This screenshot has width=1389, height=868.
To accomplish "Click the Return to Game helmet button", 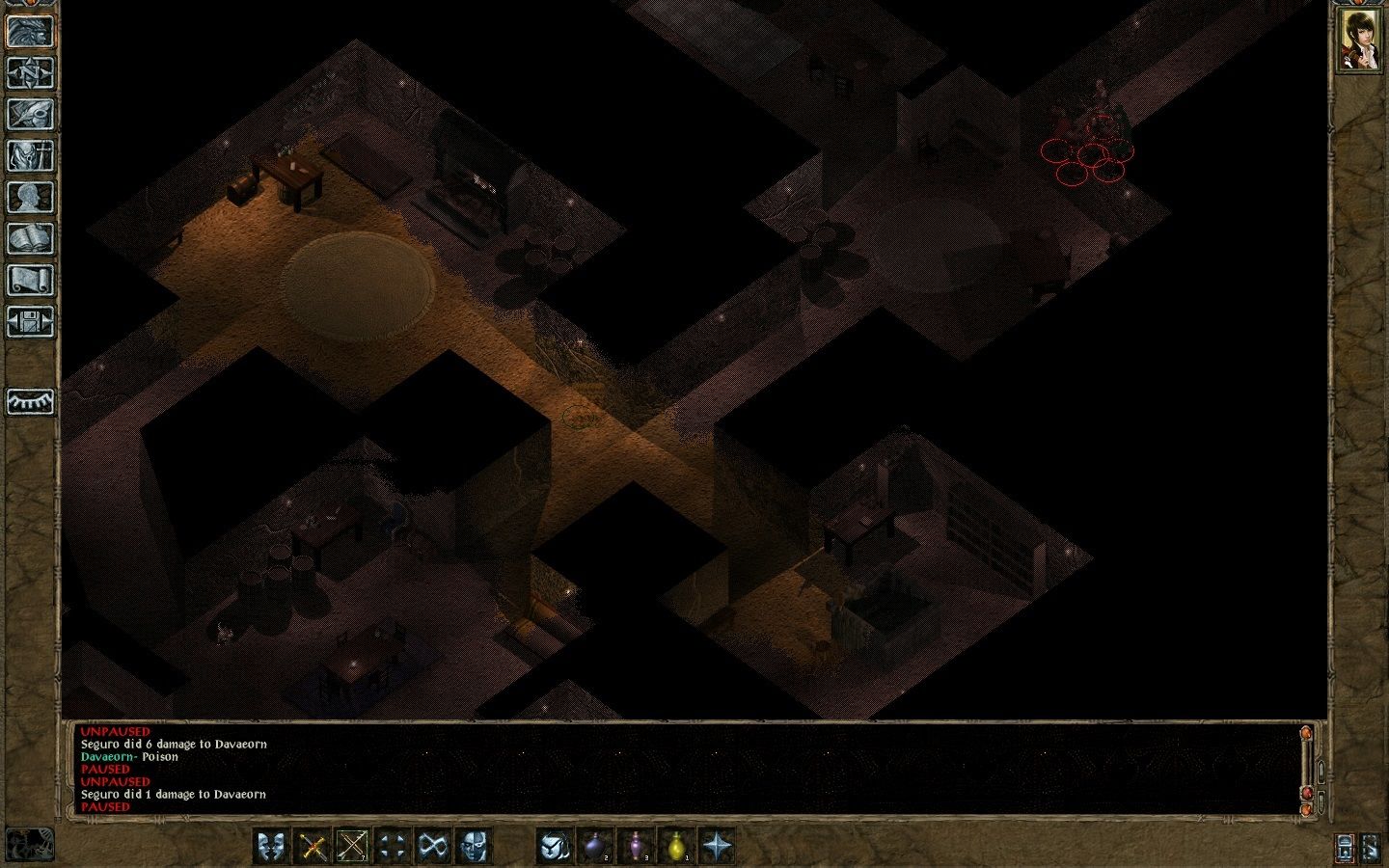I will pos(30,31).
